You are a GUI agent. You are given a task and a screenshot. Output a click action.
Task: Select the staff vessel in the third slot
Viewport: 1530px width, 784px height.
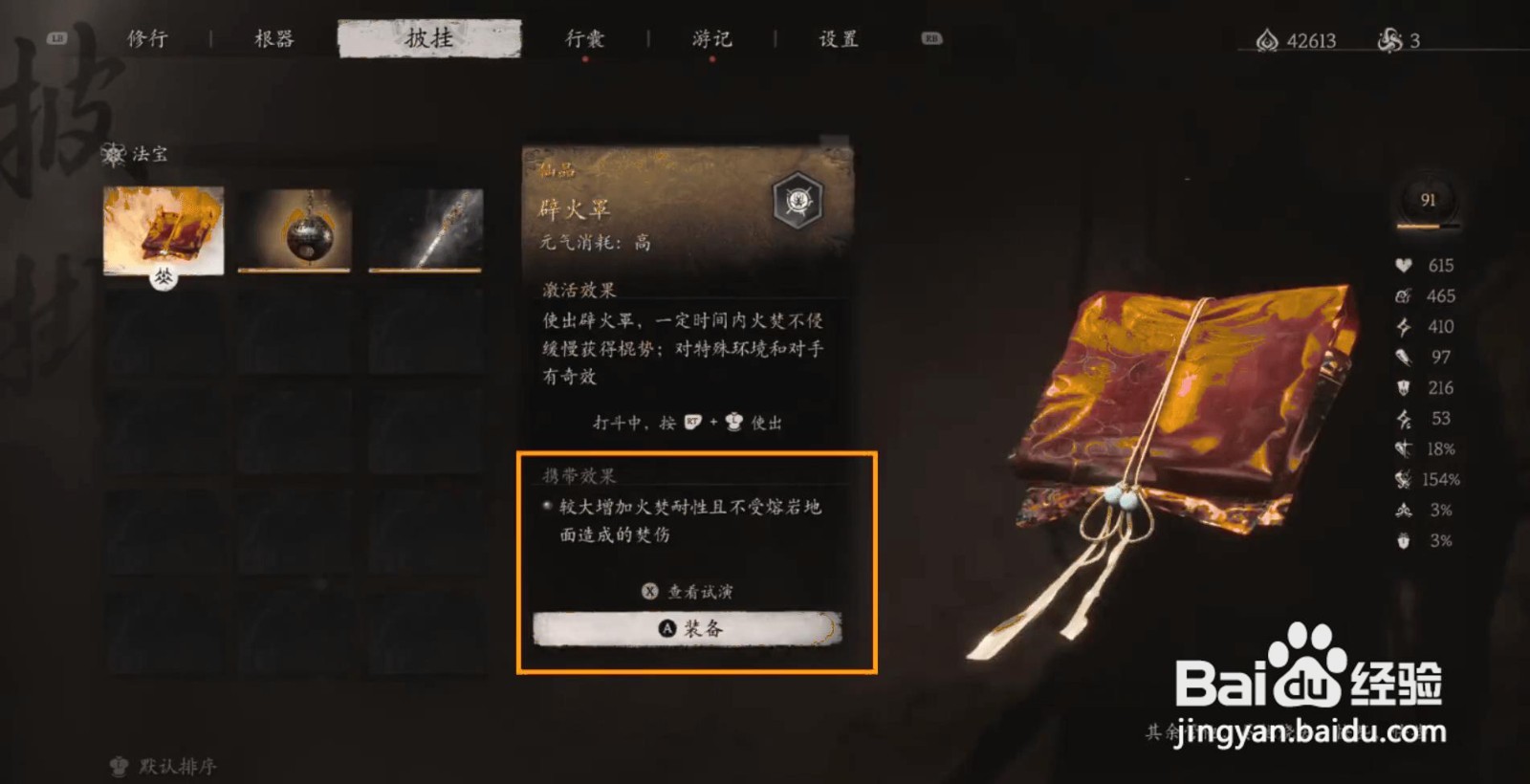(432, 228)
